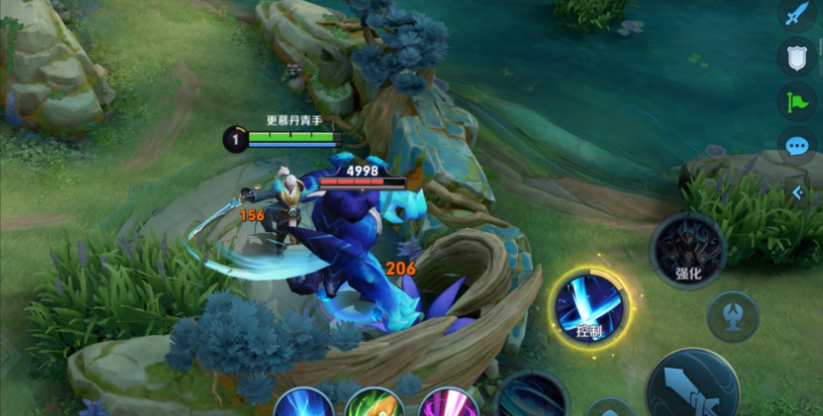Trigger the small winged emblem button
The height and width of the screenshot is (416, 823).
click(x=732, y=316)
